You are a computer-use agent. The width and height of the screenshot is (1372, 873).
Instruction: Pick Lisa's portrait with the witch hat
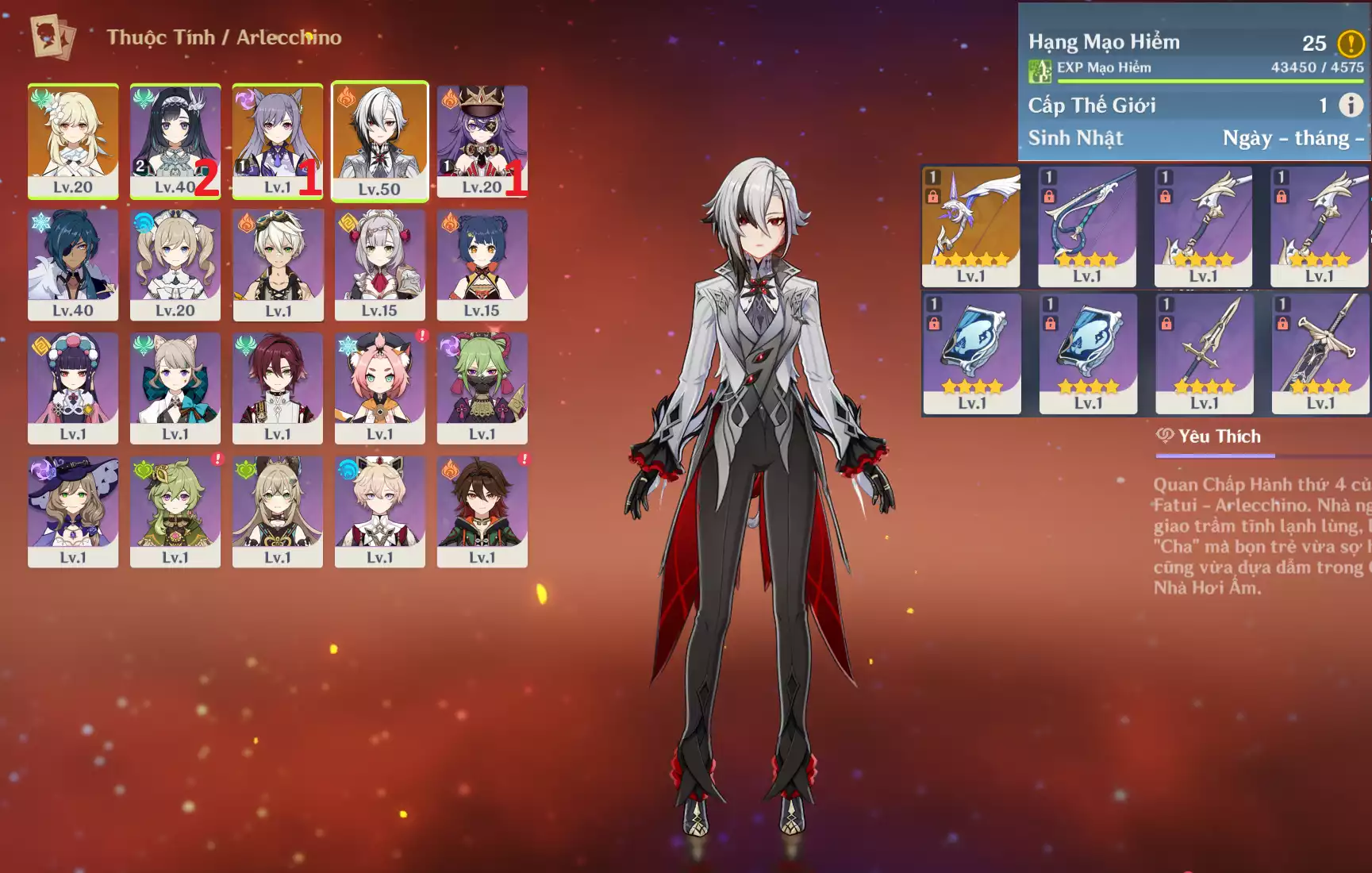(73, 511)
